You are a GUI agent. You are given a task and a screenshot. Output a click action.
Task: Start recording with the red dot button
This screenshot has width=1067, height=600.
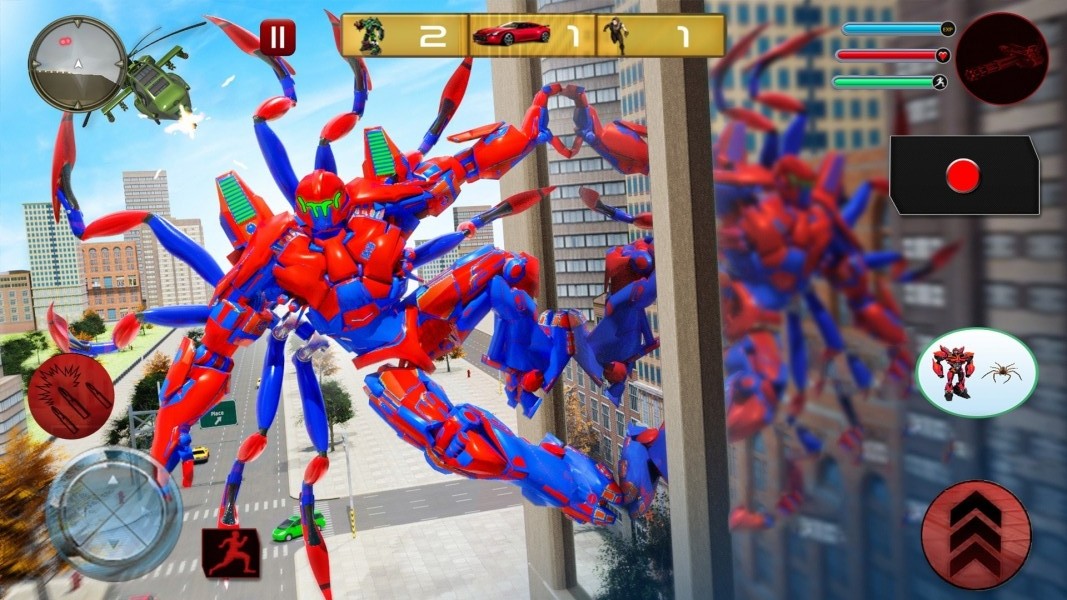tap(964, 176)
